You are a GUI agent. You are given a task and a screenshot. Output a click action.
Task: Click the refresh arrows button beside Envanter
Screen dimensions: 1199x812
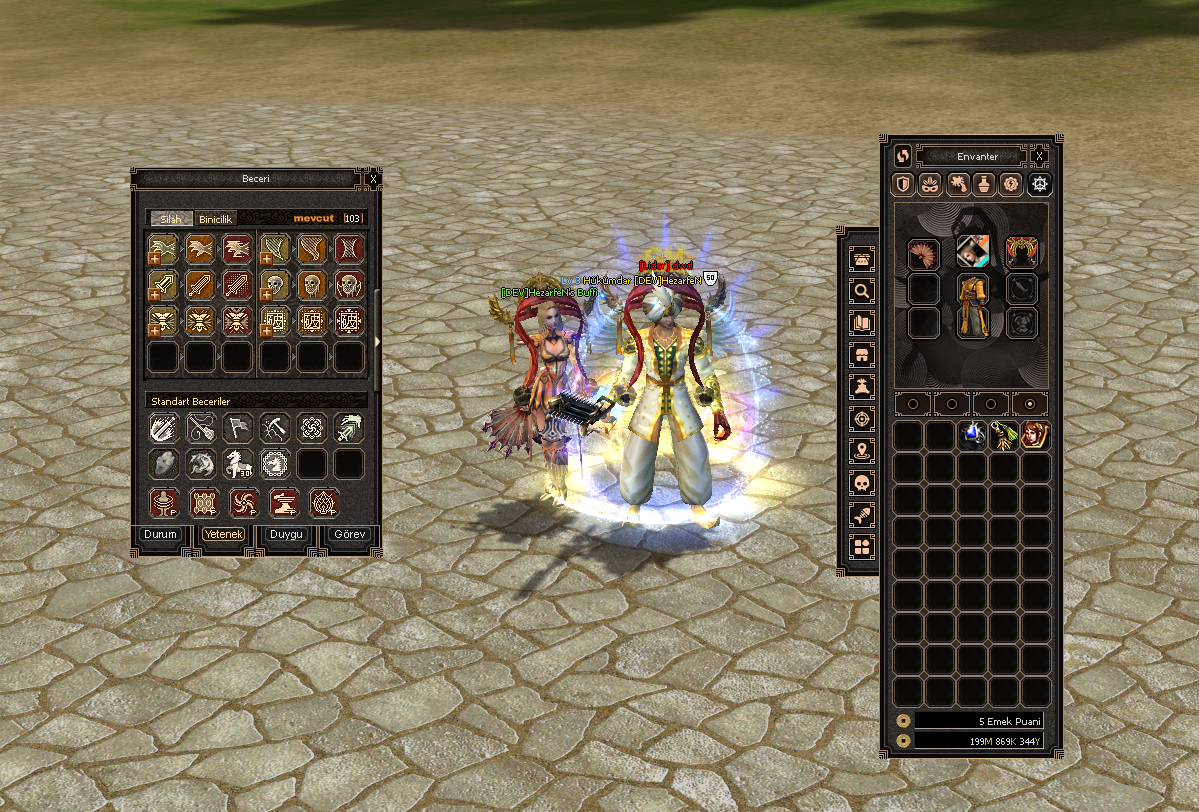tap(903, 156)
